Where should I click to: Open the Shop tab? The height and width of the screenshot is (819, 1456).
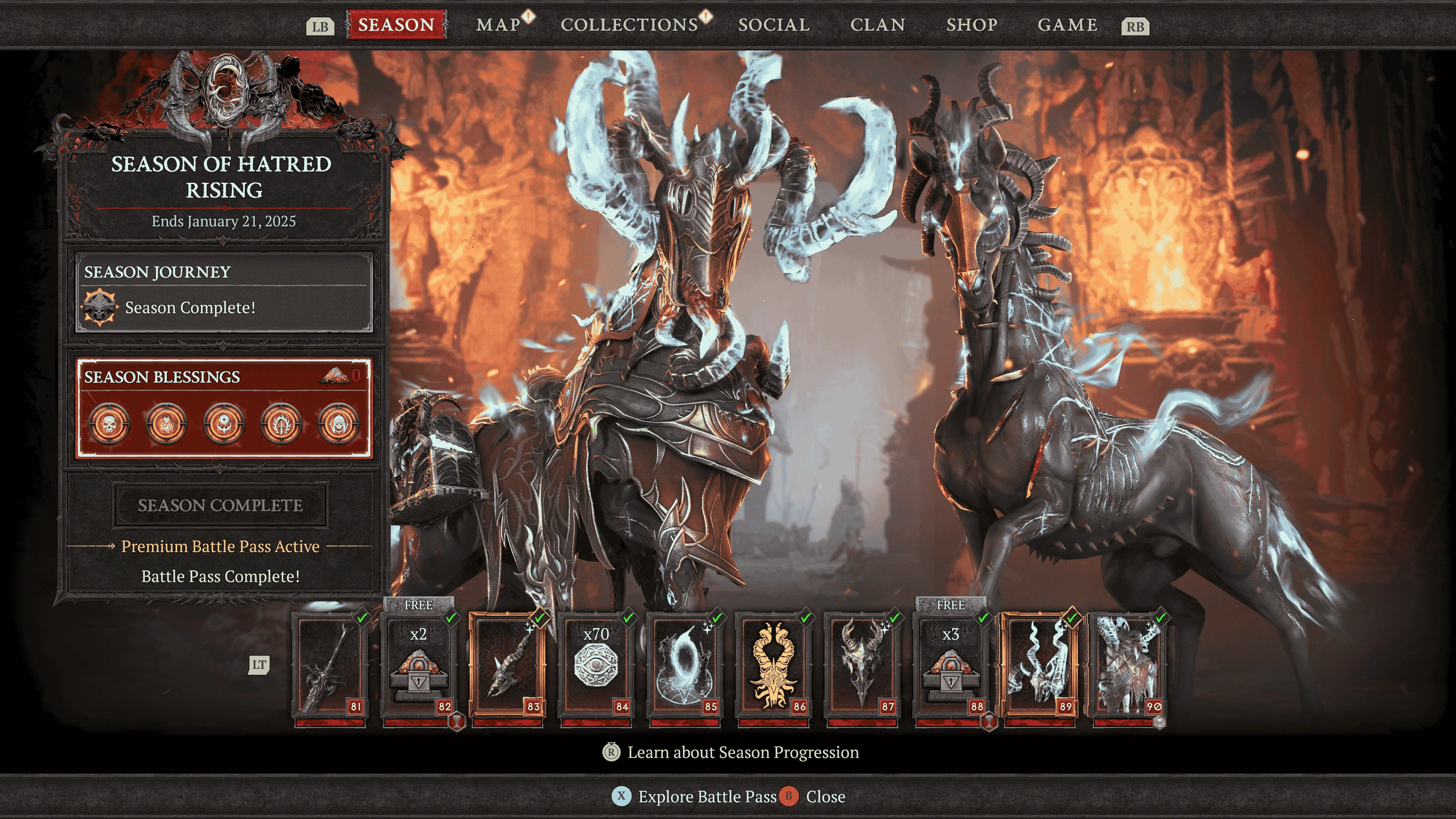(971, 25)
